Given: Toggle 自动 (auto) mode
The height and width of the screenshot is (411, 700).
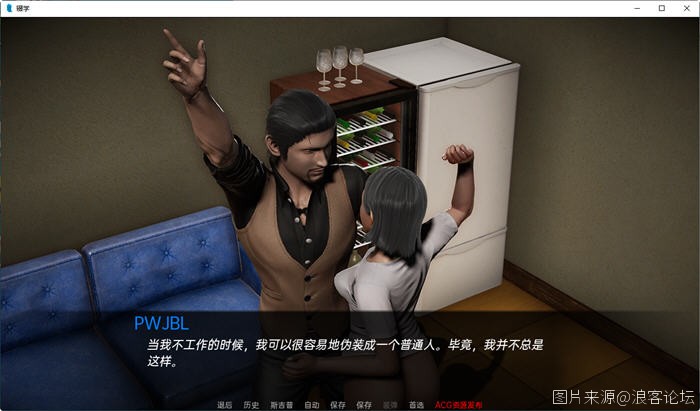Looking at the screenshot, I should pyautogui.click(x=311, y=405).
